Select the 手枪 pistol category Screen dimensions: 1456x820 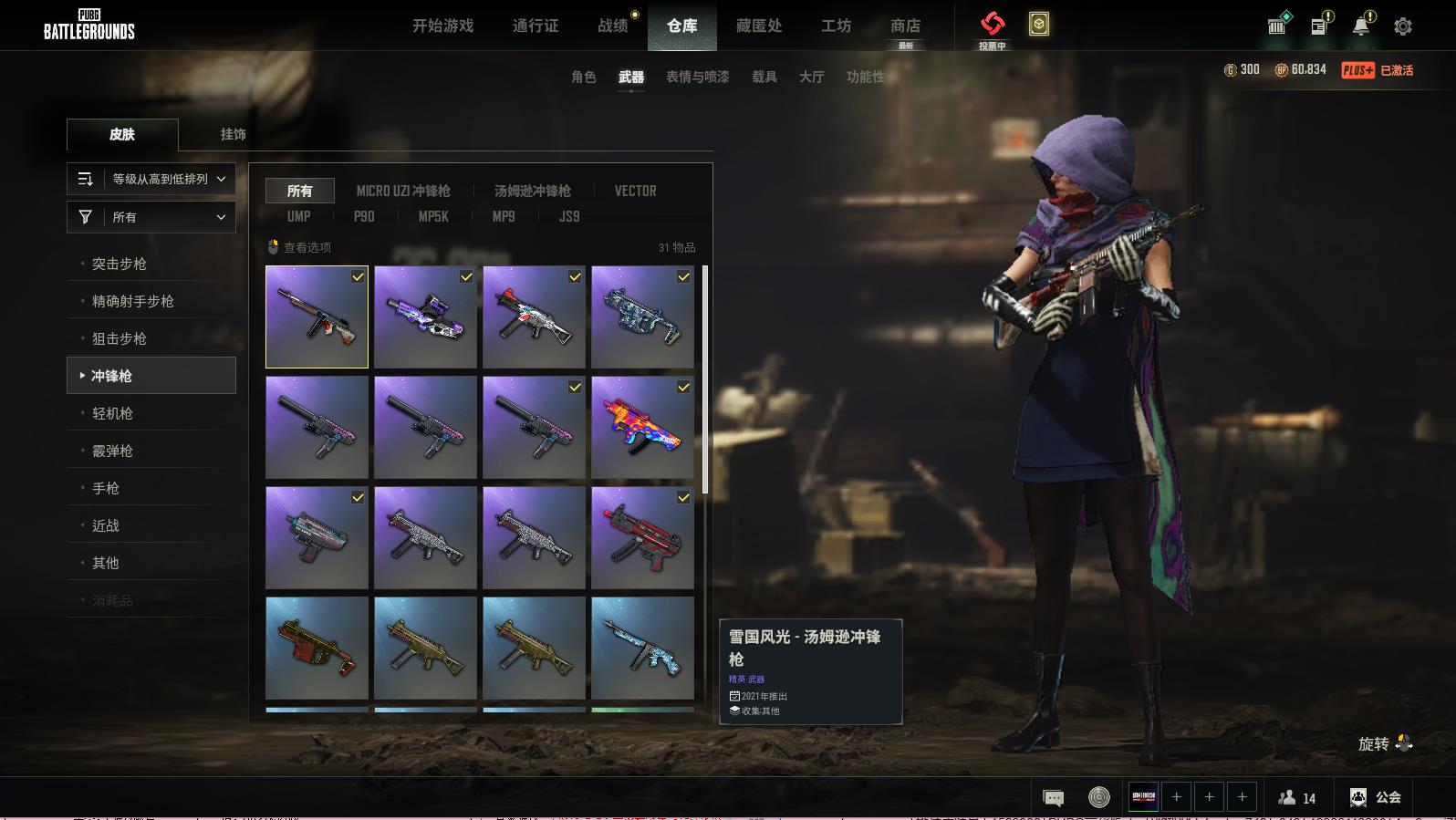click(x=106, y=488)
